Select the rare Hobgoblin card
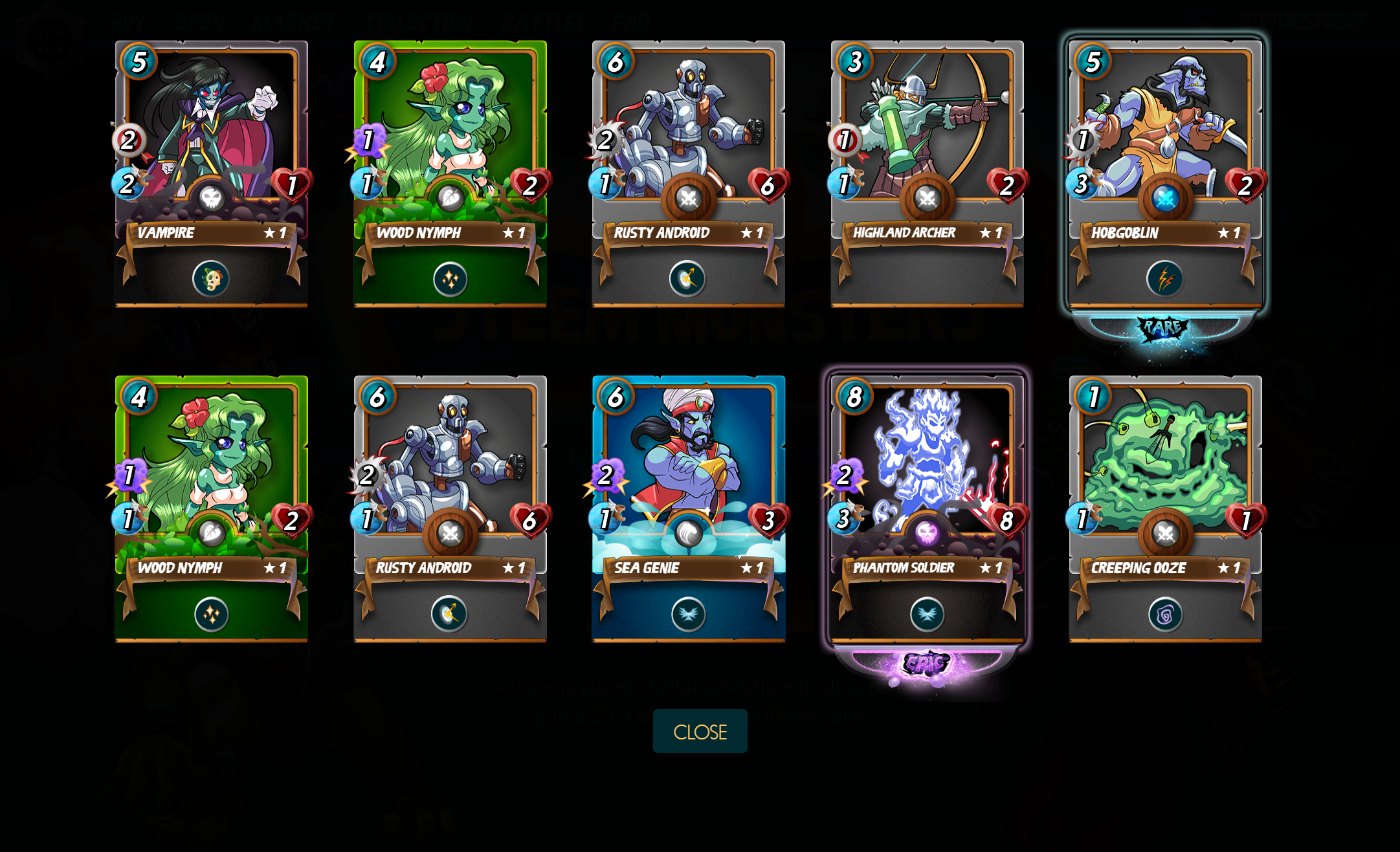This screenshot has height=852, width=1400. pos(1165,129)
